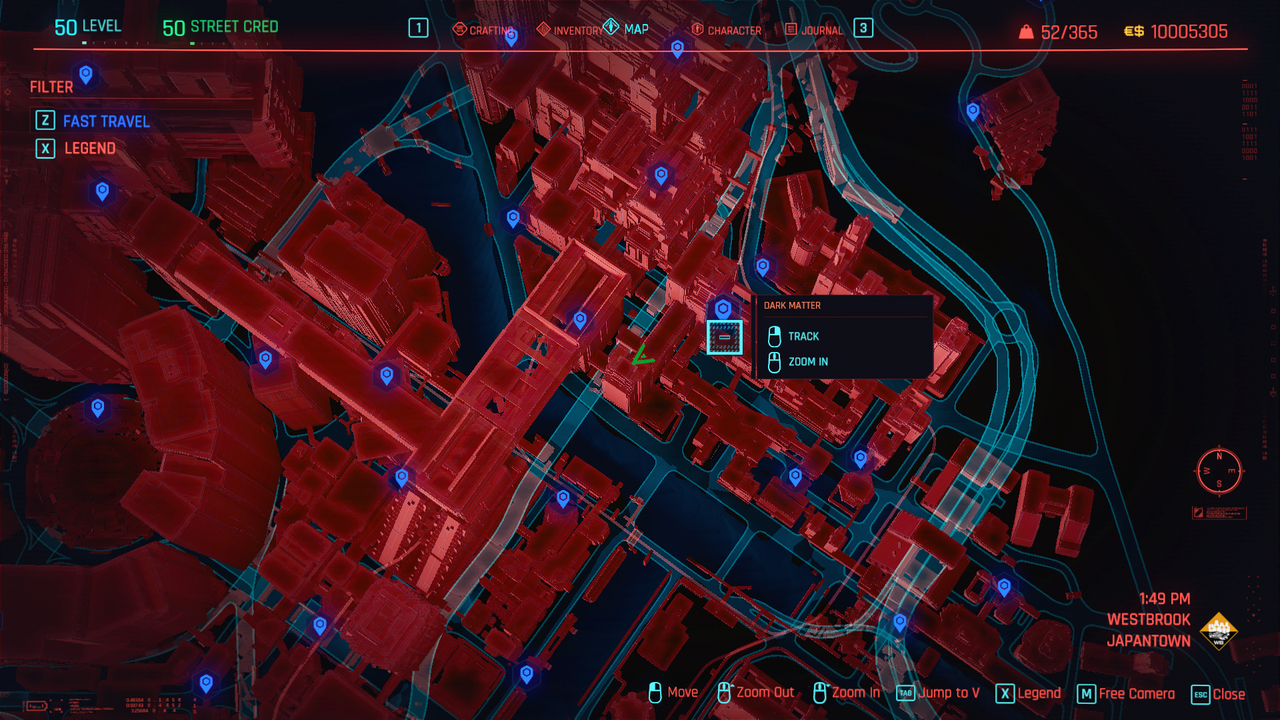Switch to the Crafting tab
Viewport: 1280px width, 720px height.
pos(484,30)
